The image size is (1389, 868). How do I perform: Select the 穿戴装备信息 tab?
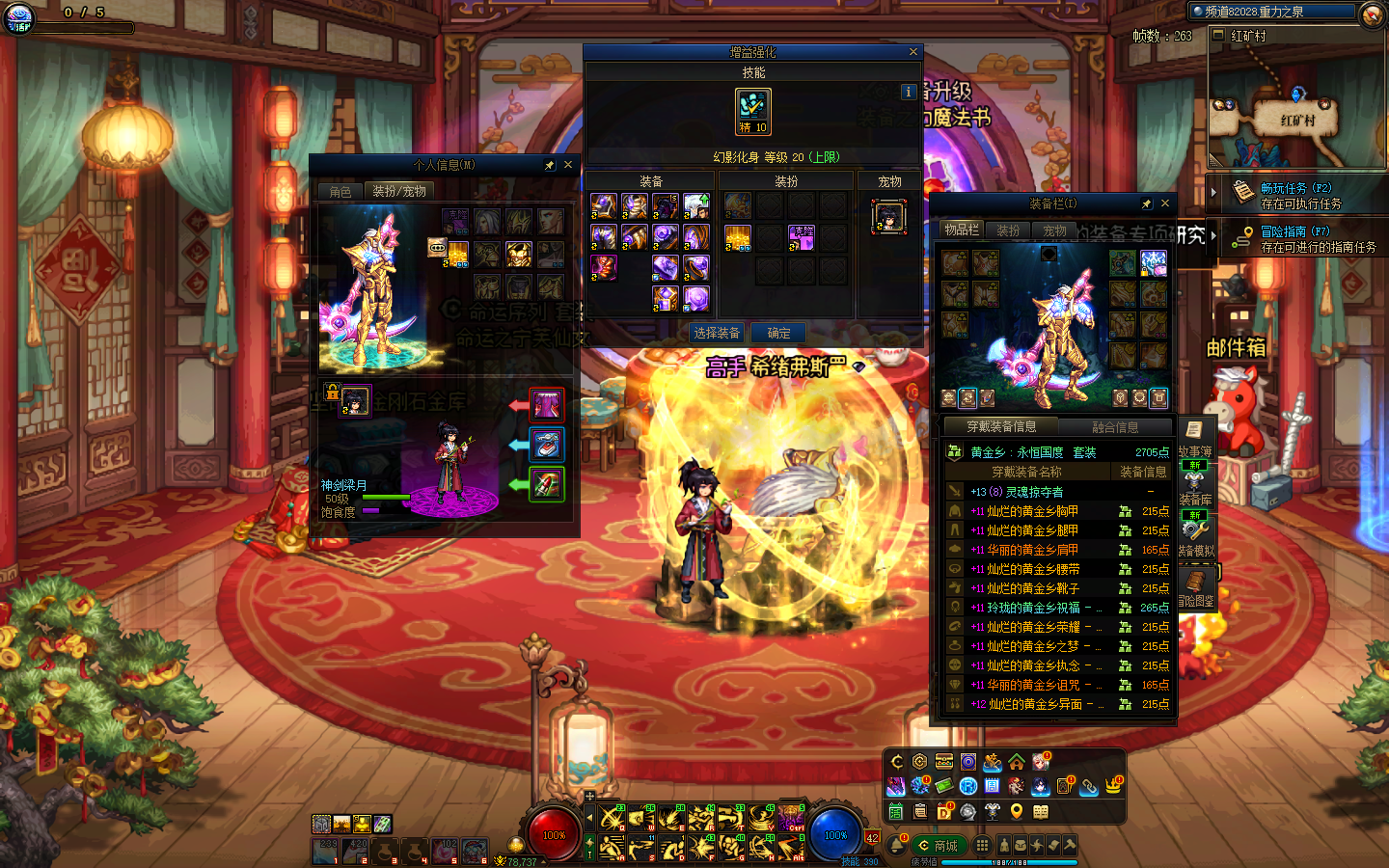(x=1001, y=426)
